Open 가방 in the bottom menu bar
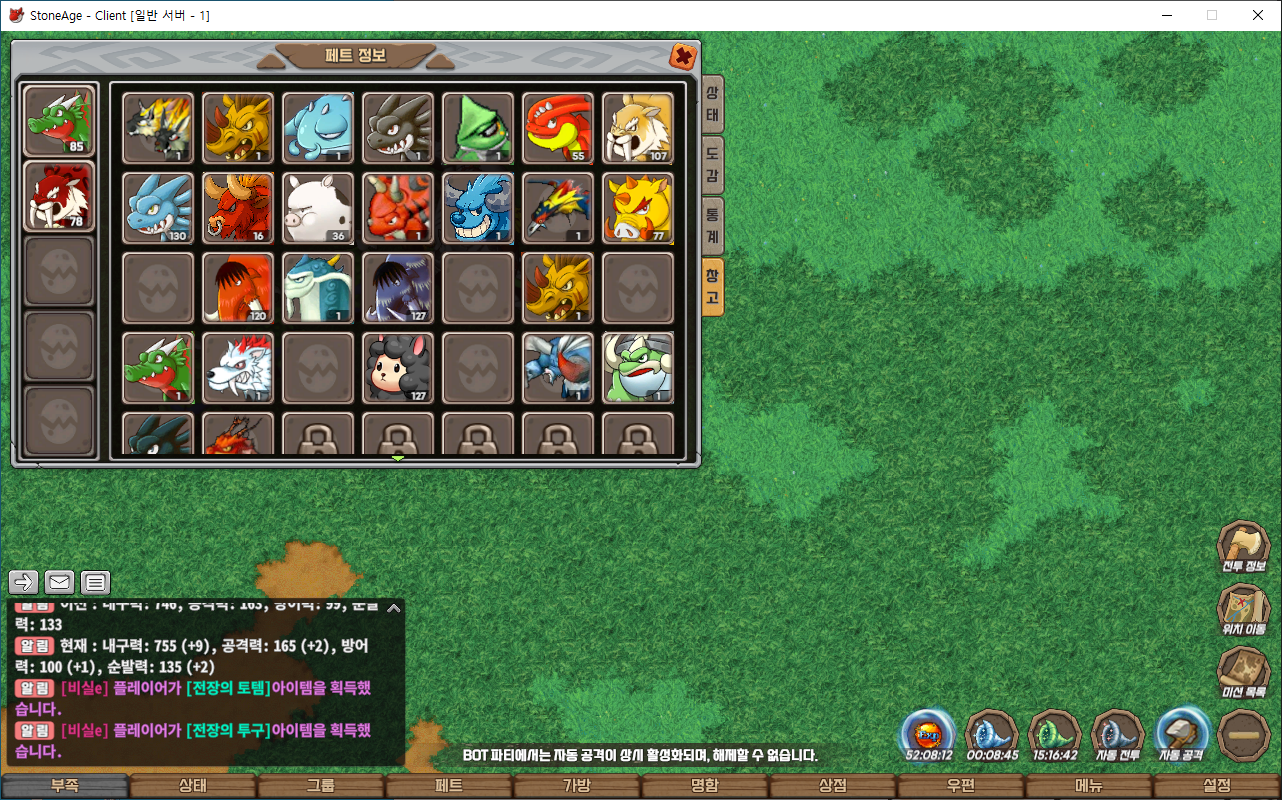This screenshot has width=1282, height=800. [x=577, y=786]
